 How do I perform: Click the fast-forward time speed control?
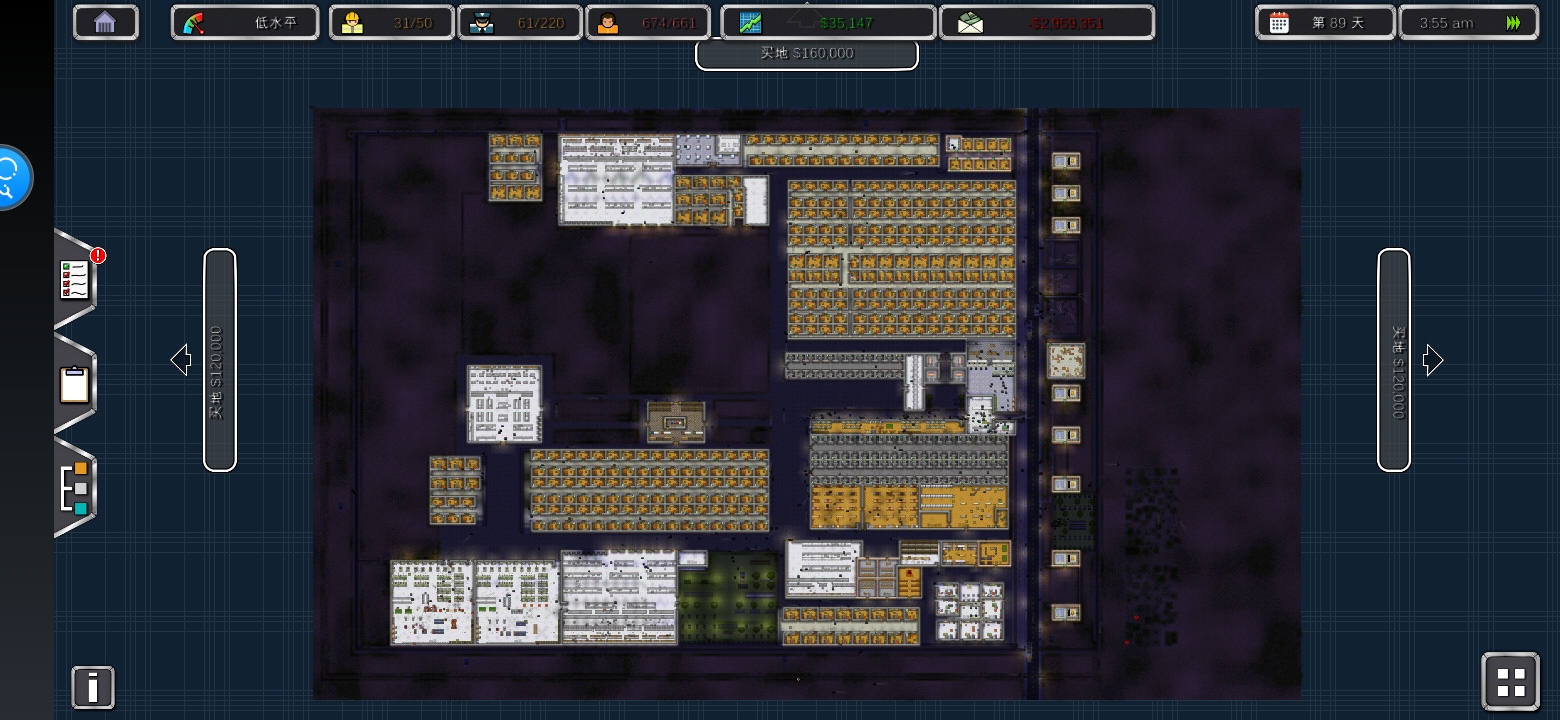[x=1514, y=22]
